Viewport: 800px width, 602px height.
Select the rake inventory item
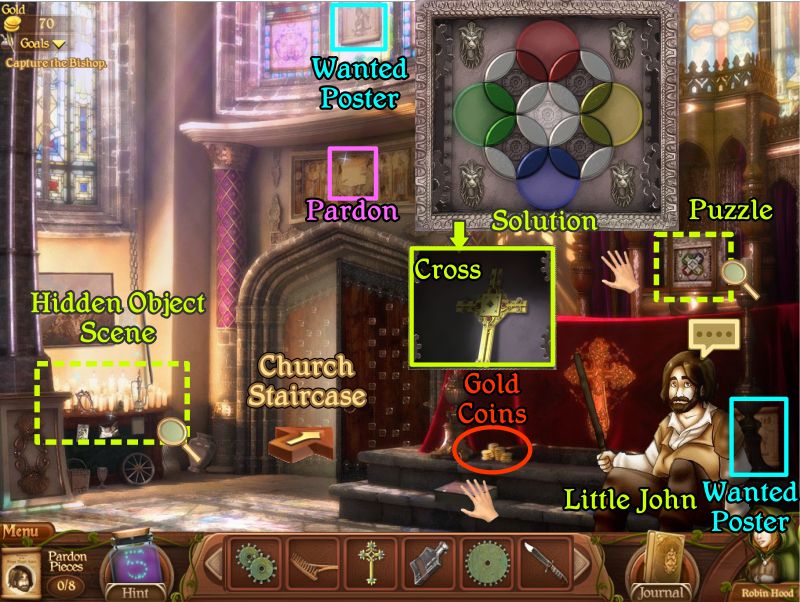coord(310,565)
